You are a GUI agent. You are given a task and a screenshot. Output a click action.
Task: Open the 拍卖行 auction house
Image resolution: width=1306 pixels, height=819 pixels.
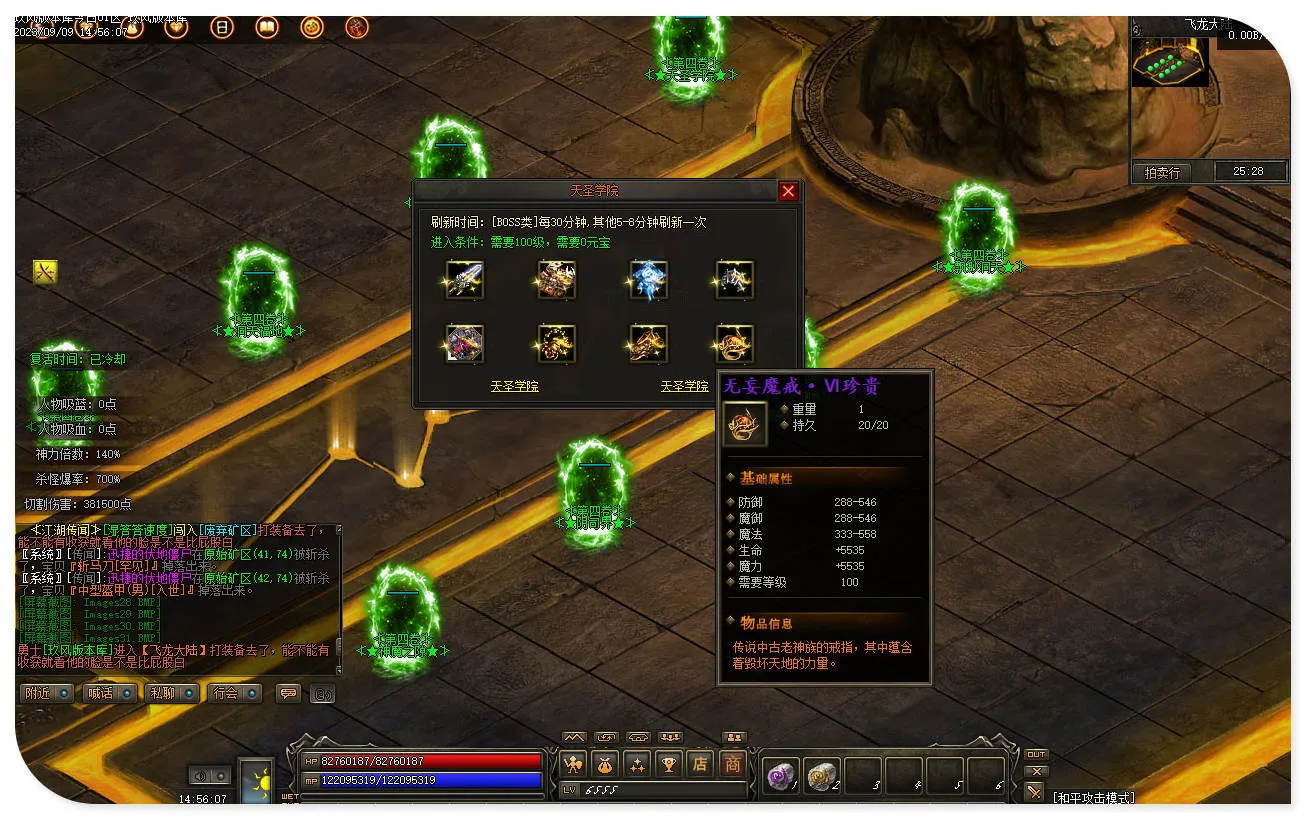[x=1161, y=172]
